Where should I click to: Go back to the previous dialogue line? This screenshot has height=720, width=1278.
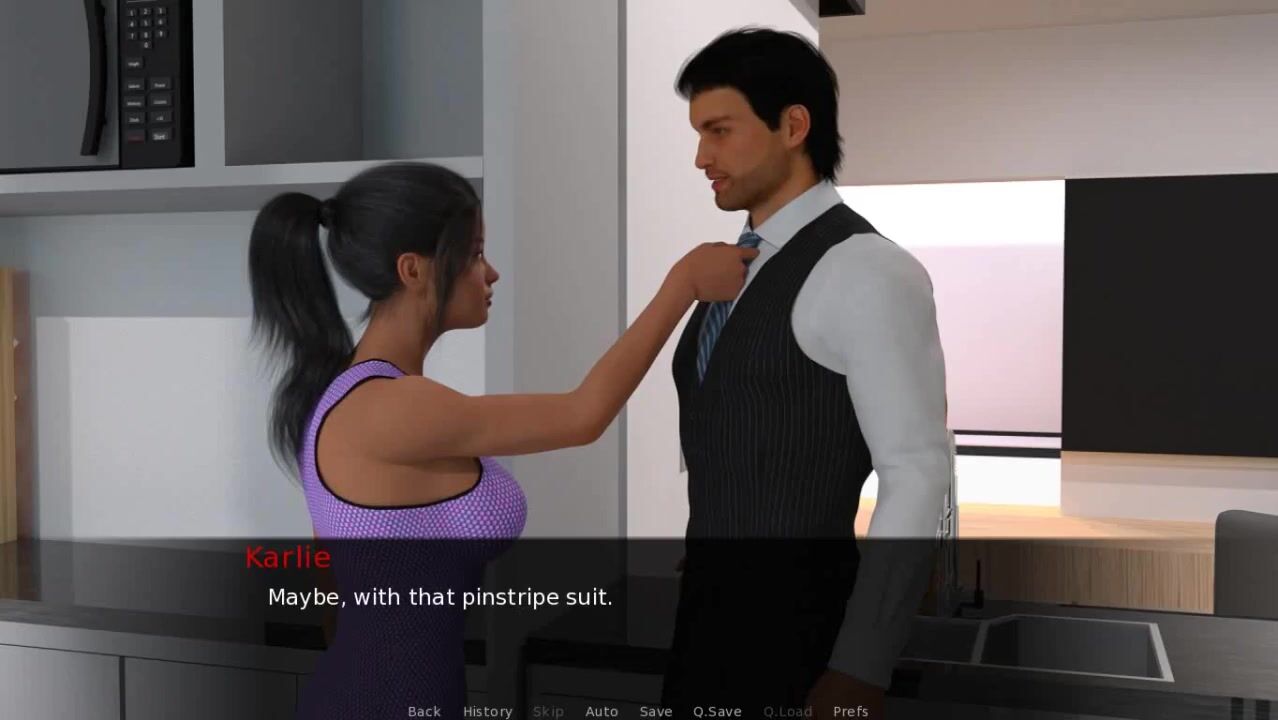(424, 711)
